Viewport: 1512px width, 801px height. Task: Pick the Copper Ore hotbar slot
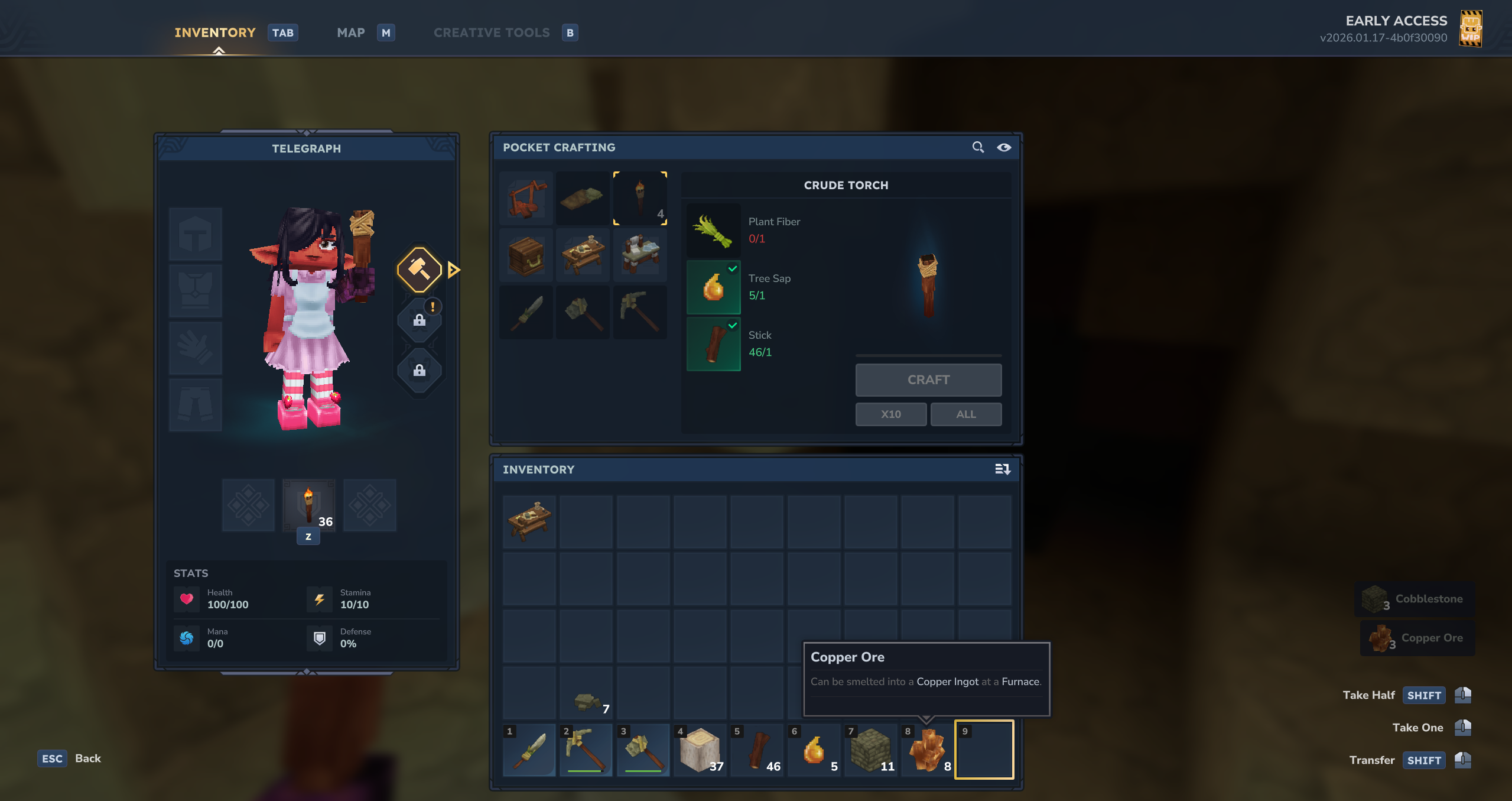928,750
